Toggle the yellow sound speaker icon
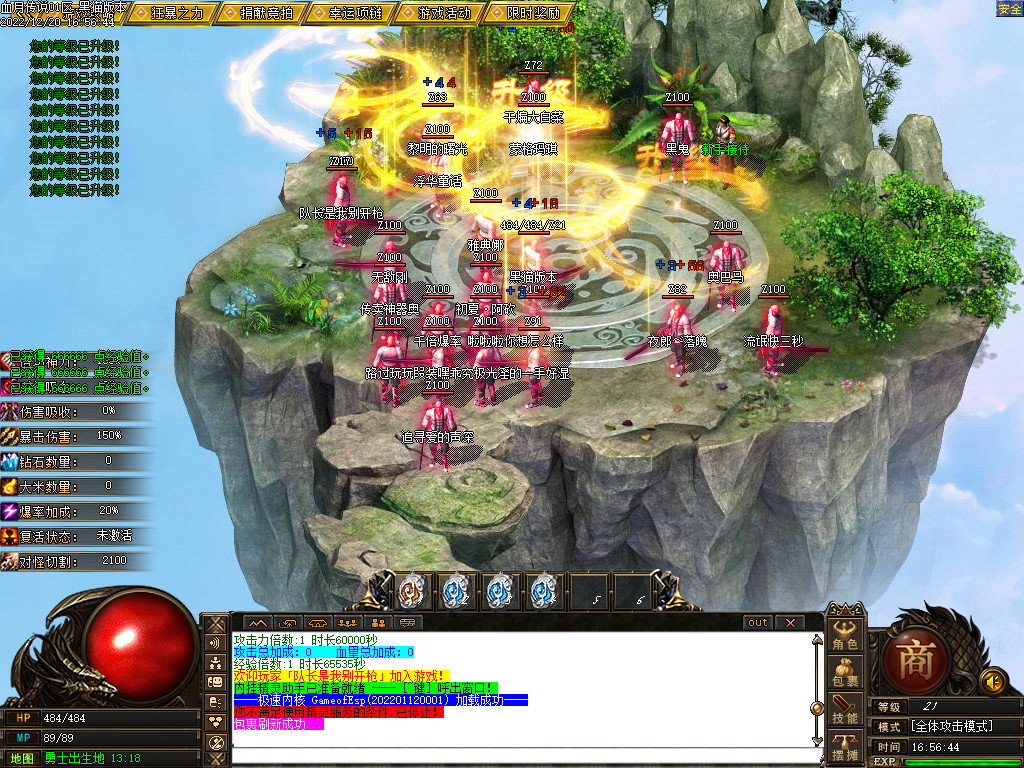The image size is (1024, 768). (992, 682)
